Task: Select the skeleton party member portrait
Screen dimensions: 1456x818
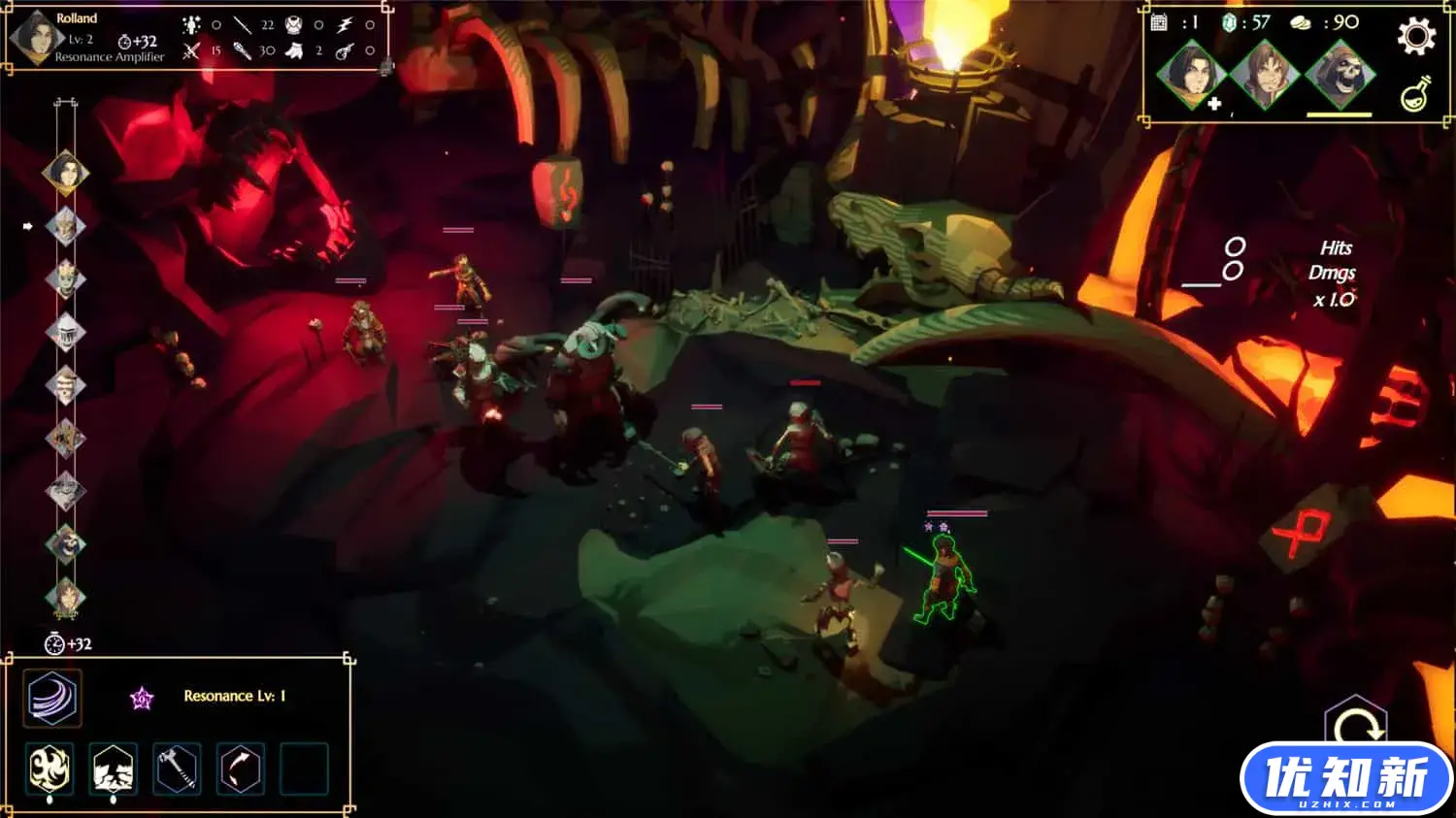Action: (1340, 74)
